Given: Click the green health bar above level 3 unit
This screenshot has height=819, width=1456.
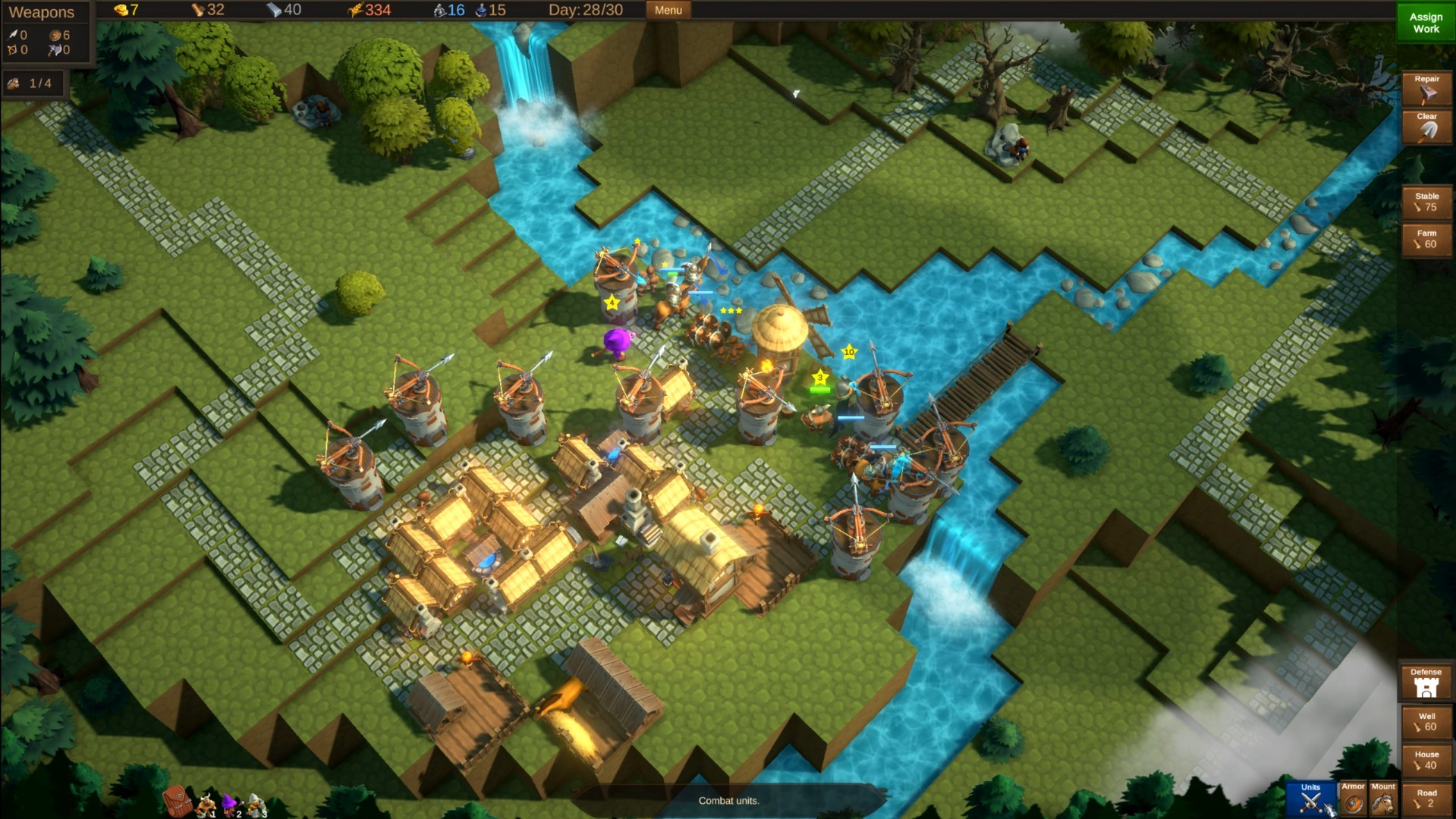Looking at the screenshot, I should [819, 389].
